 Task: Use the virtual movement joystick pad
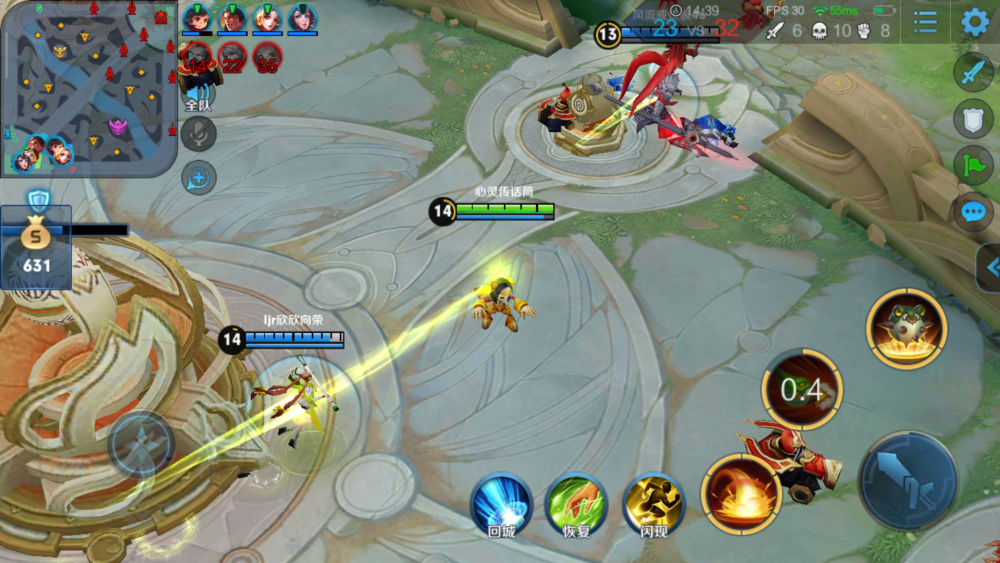click(x=141, y=444)
